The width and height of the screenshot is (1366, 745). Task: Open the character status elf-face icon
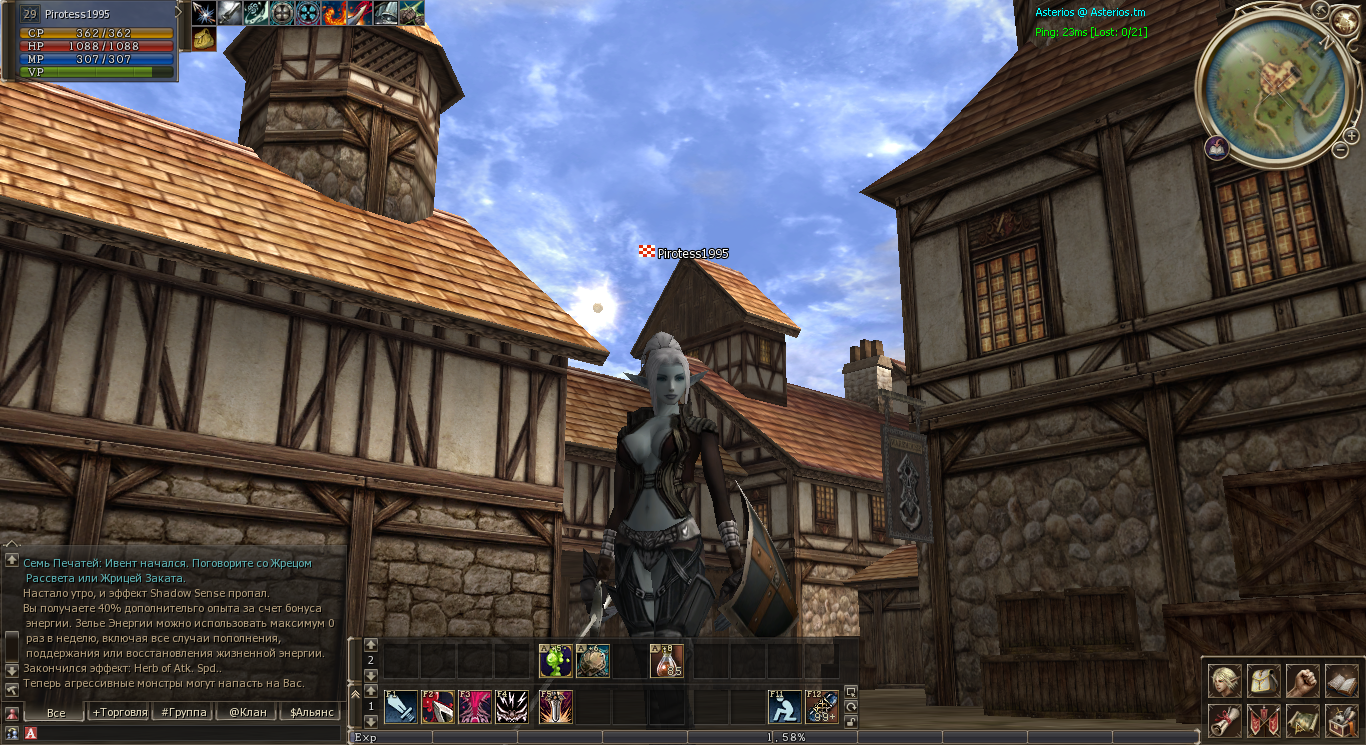coord(1225,682)
